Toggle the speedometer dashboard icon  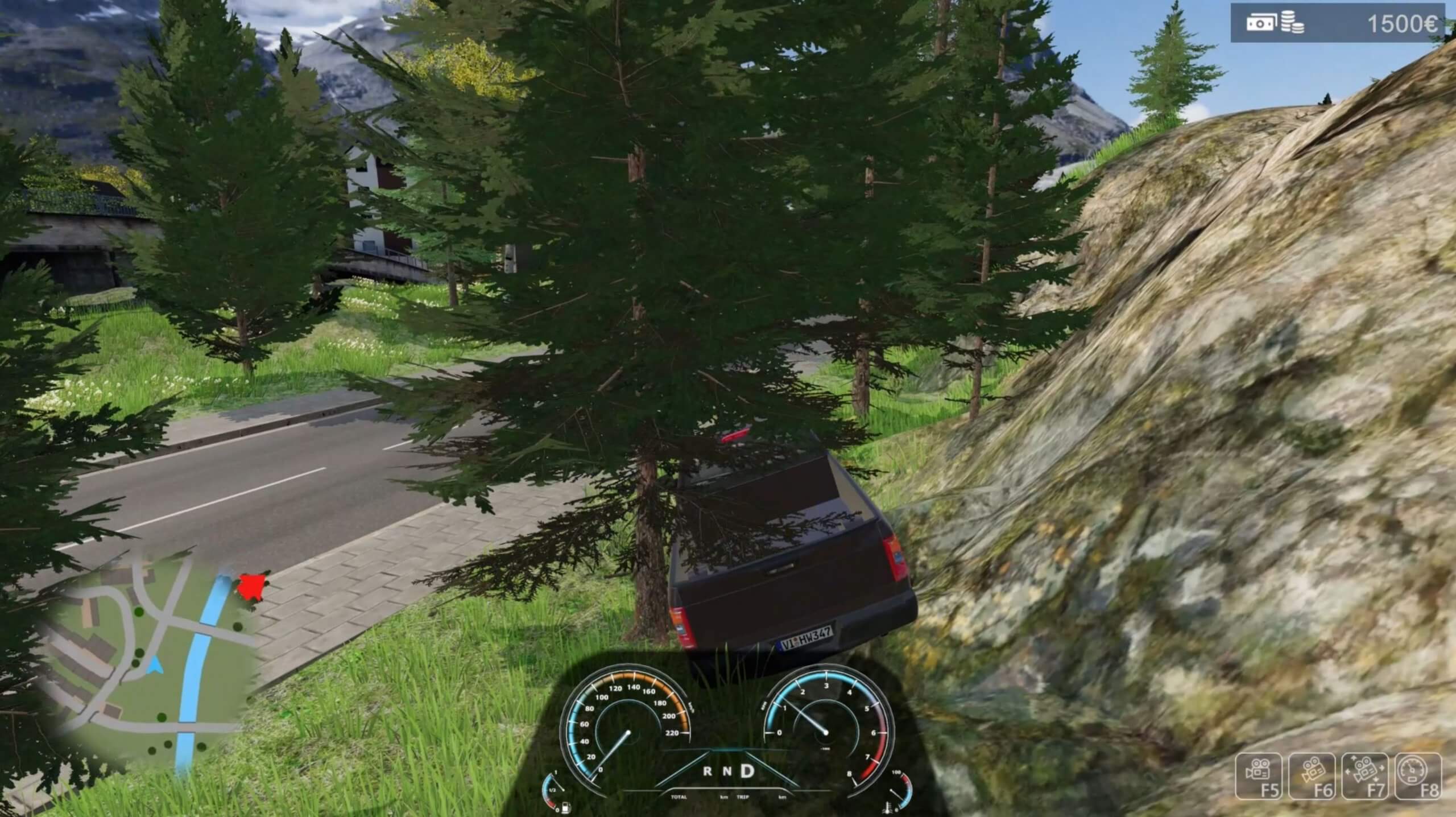coord(1418,777)
